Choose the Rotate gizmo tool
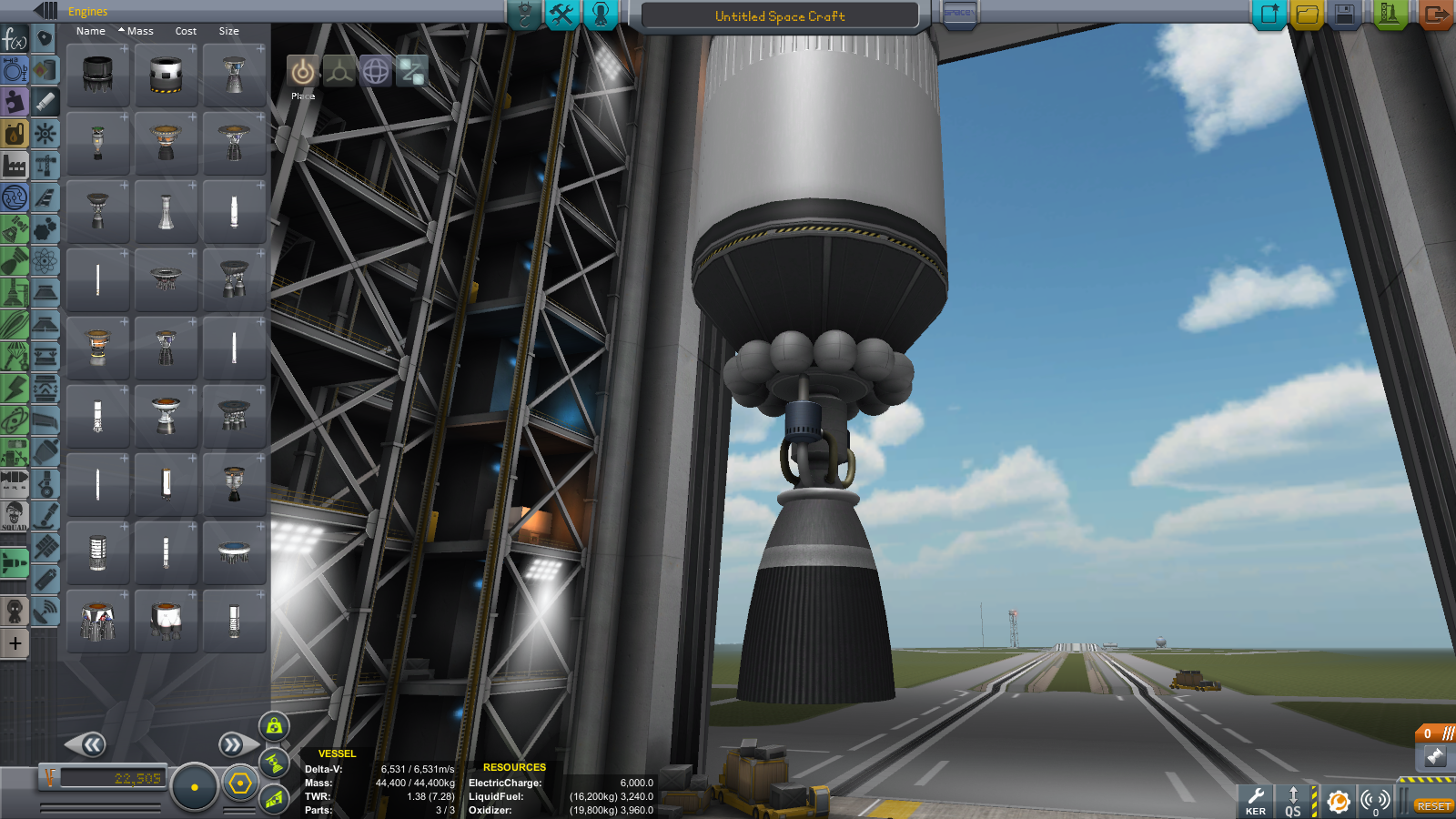 376,71
